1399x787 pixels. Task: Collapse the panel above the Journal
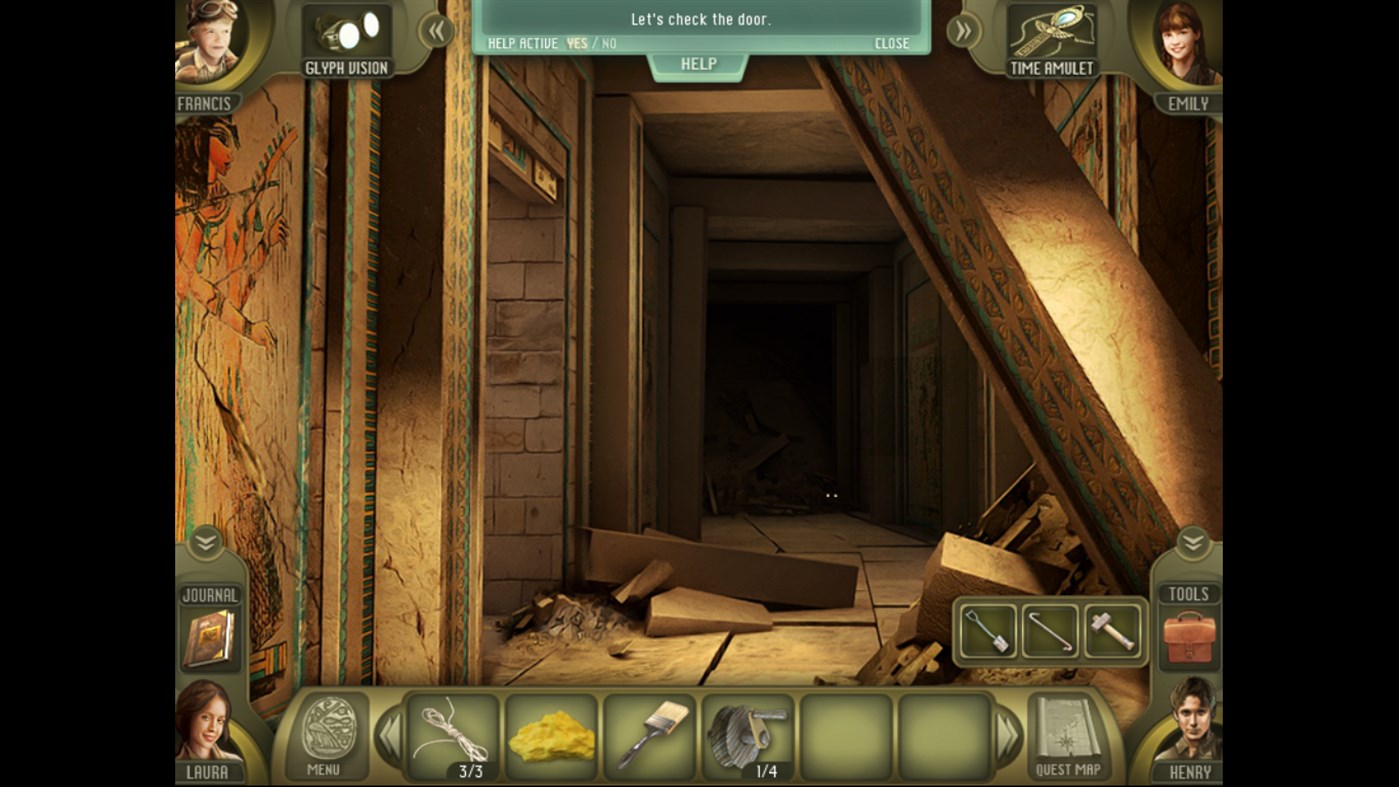[x=208, y=543]
